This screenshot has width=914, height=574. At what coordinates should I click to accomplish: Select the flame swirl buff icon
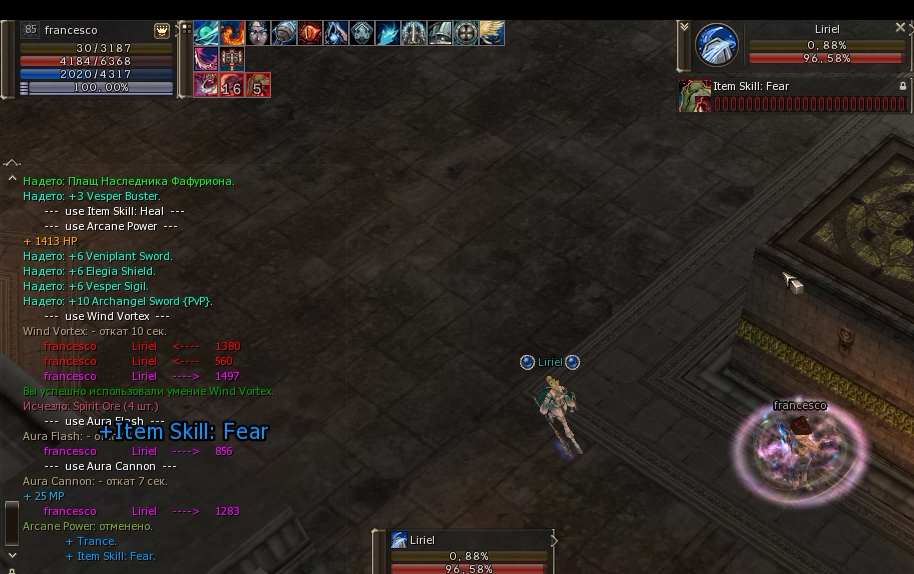tap(232, 34)
